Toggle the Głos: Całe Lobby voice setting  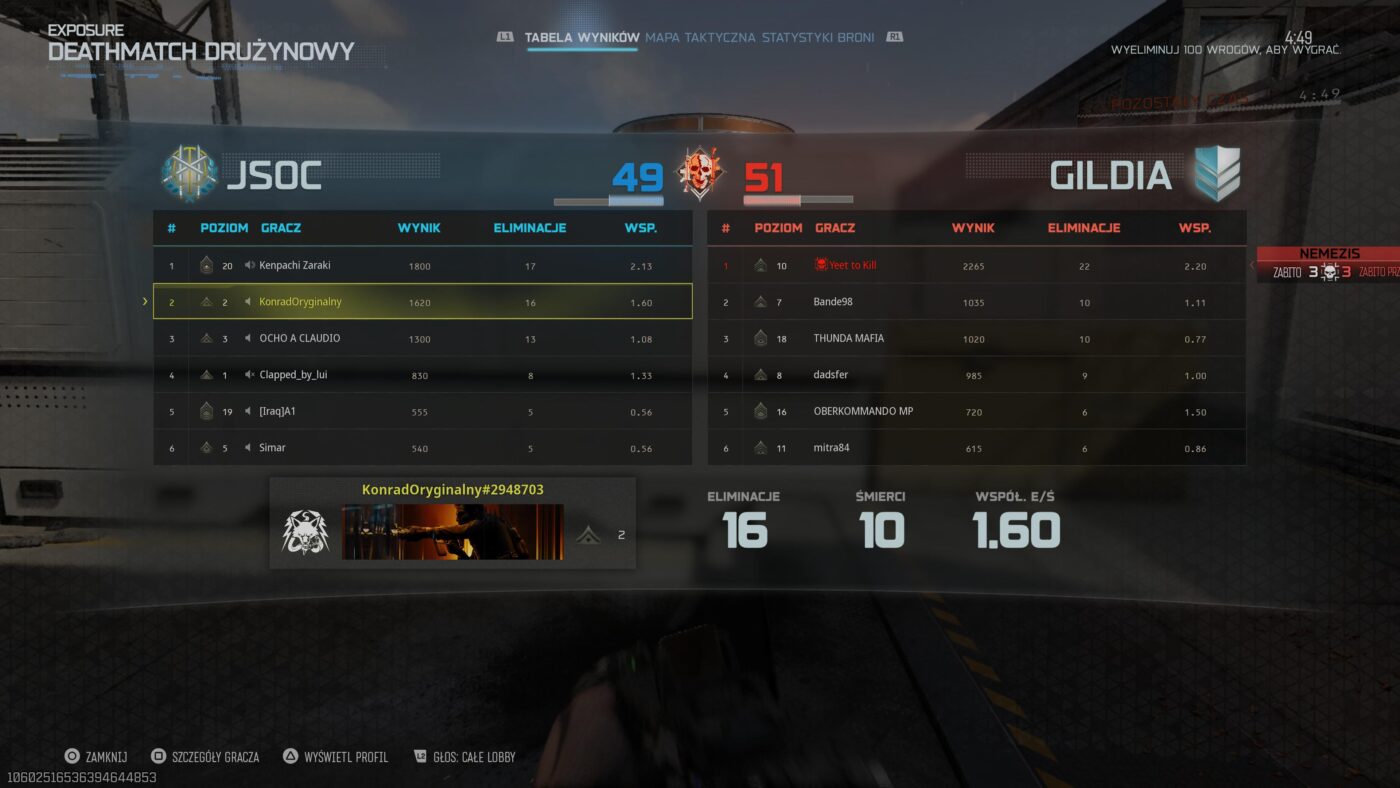click(x=464, y=757)
